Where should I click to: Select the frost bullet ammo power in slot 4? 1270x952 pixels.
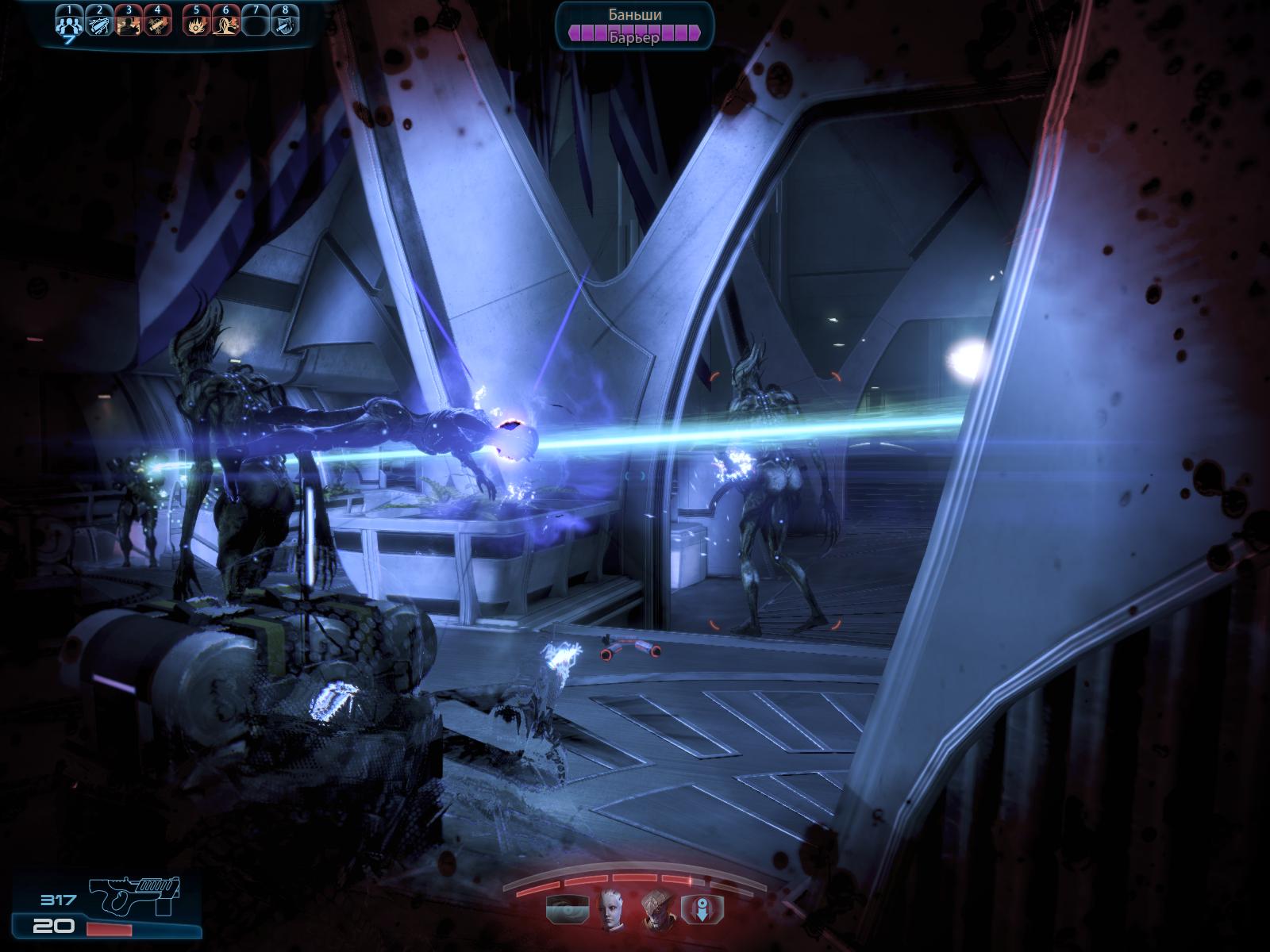point(156,25)
